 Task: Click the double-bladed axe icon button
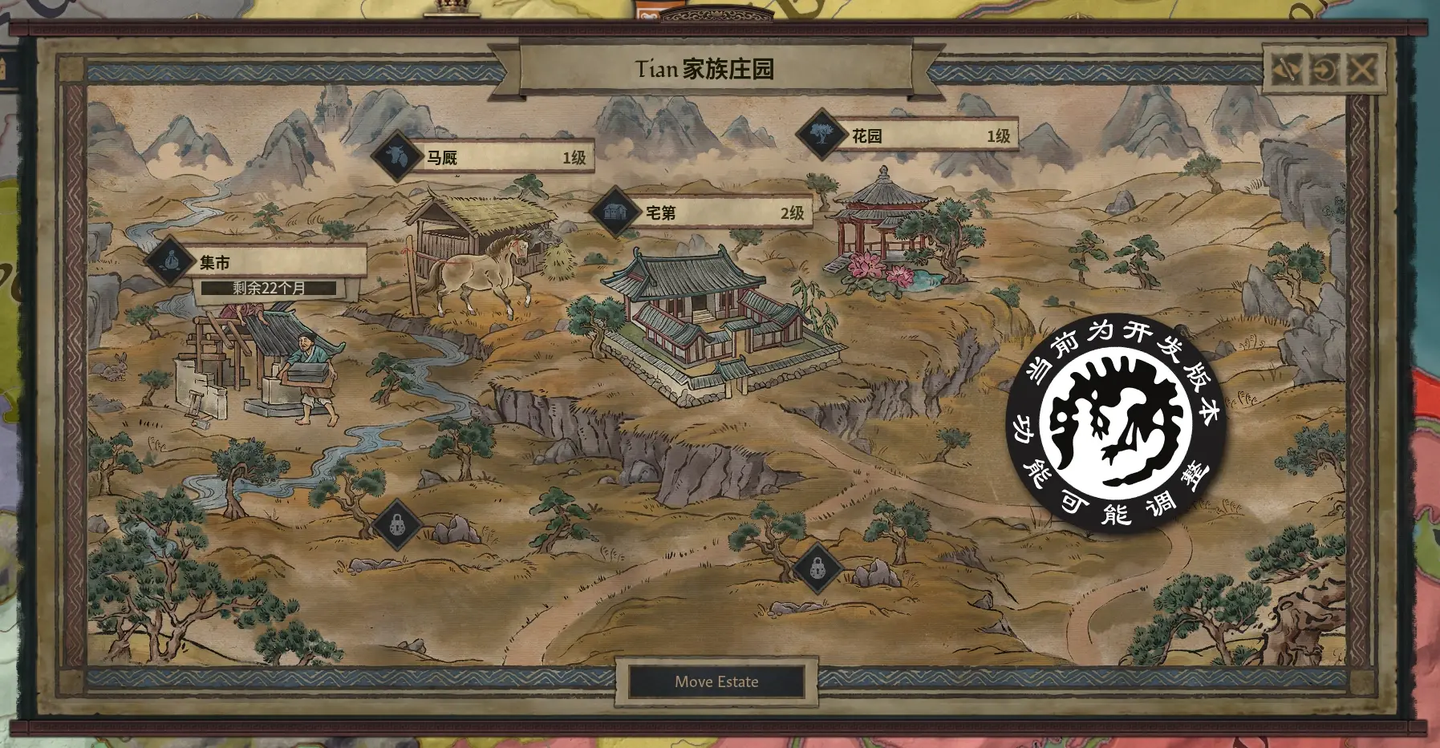(1287, 70)
